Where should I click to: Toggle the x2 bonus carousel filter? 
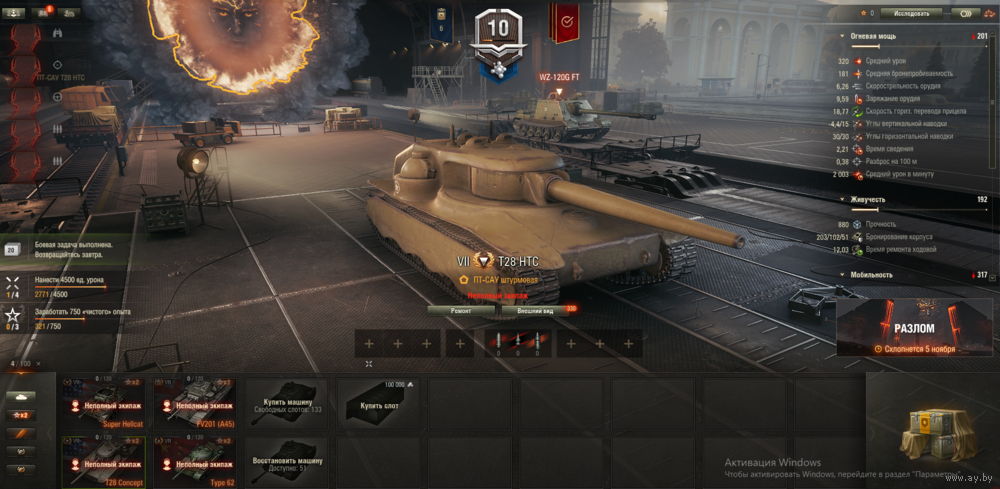[x=19, y=415]
